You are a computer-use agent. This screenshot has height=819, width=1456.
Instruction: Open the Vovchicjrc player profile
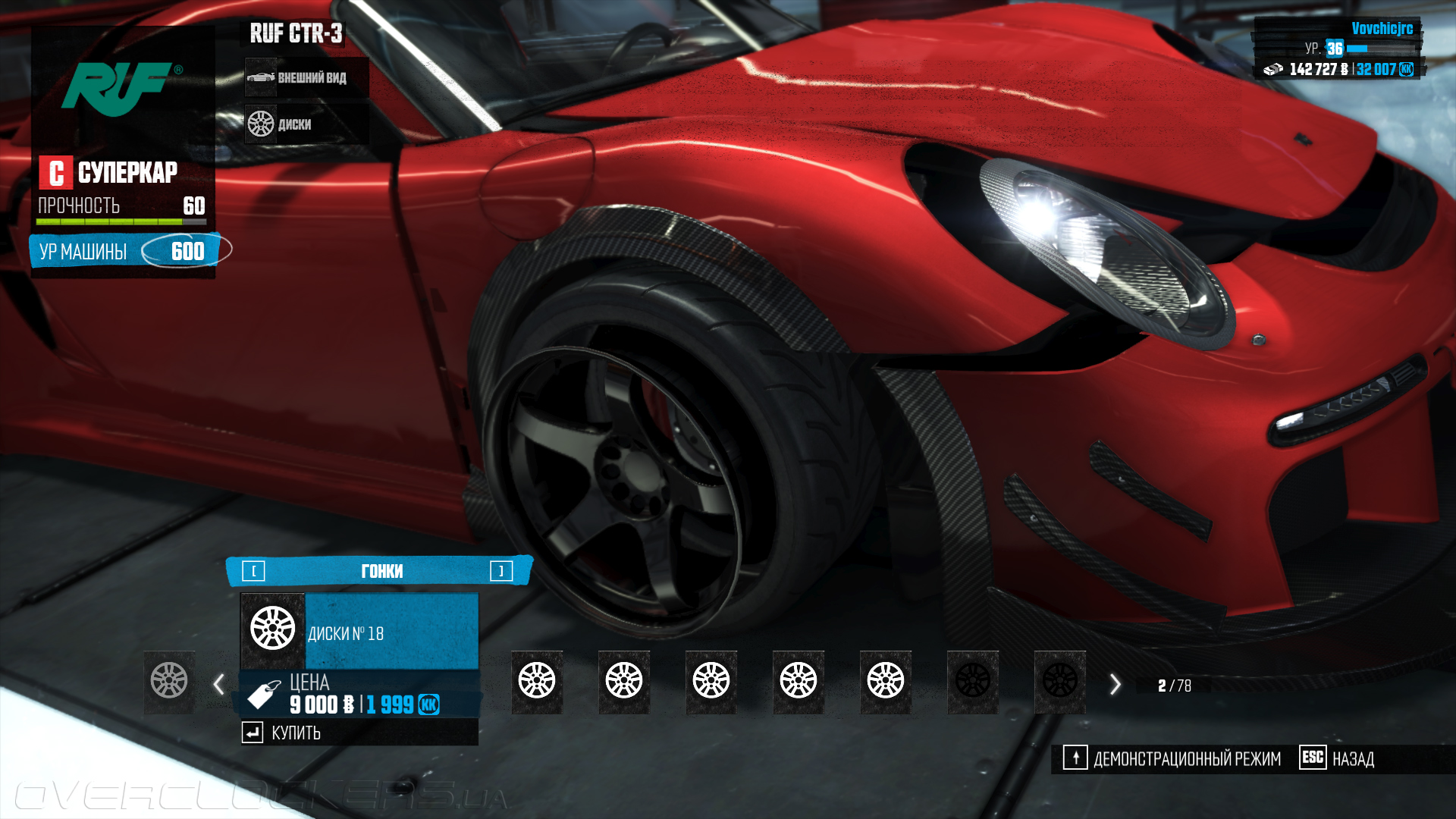(x=1382, y=29)
